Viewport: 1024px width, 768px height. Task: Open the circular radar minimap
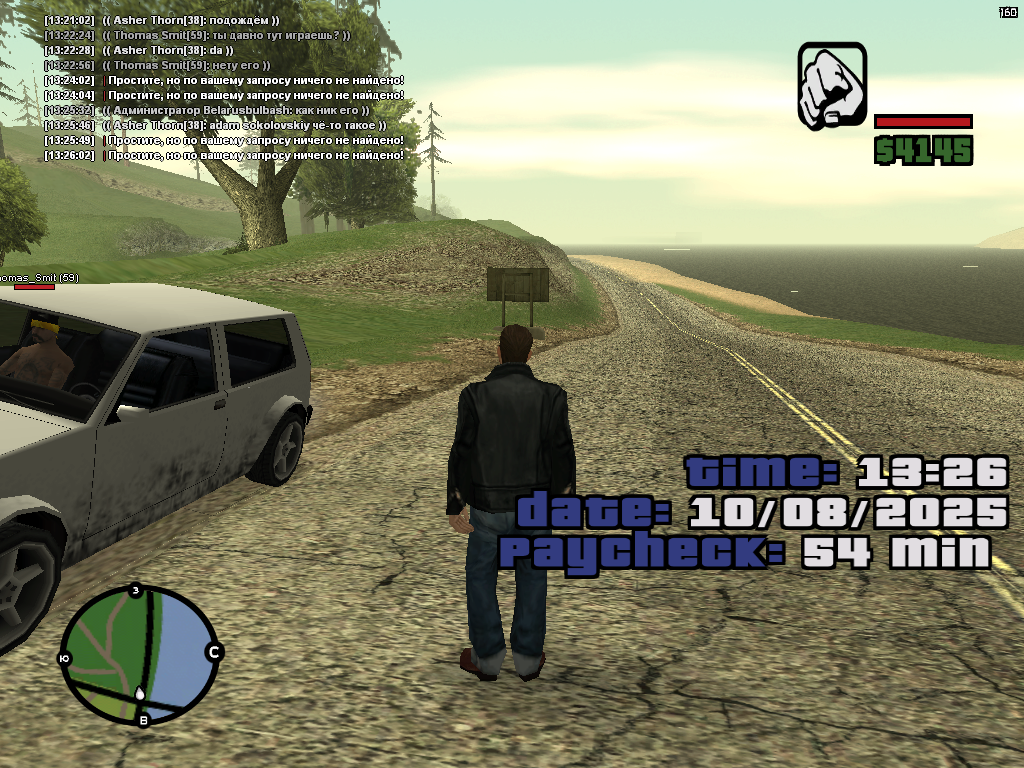138,654
